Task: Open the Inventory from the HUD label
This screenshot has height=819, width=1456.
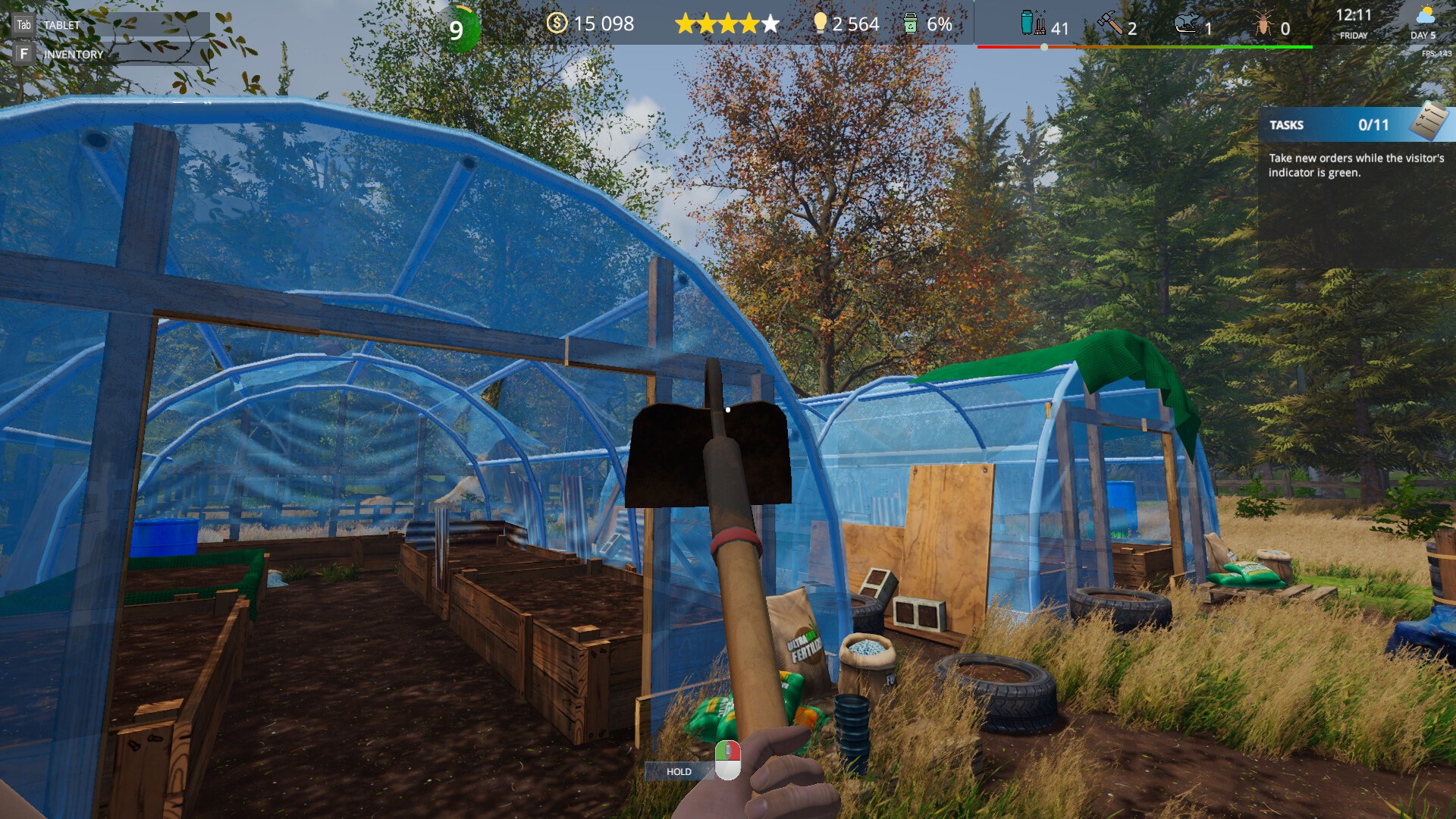Action: [73, 55]
